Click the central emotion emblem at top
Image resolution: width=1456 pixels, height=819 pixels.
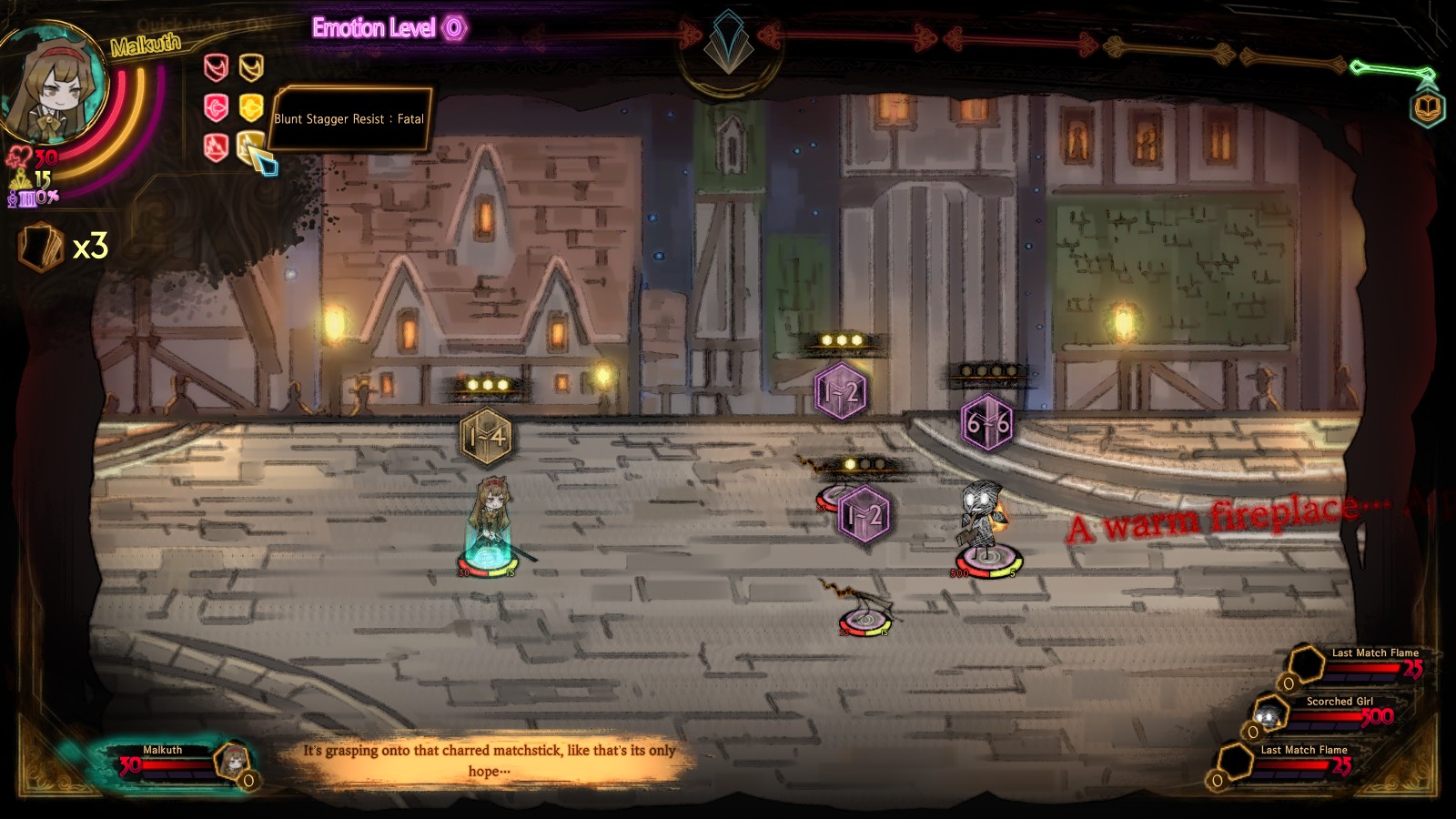click(x=728, y=50)
